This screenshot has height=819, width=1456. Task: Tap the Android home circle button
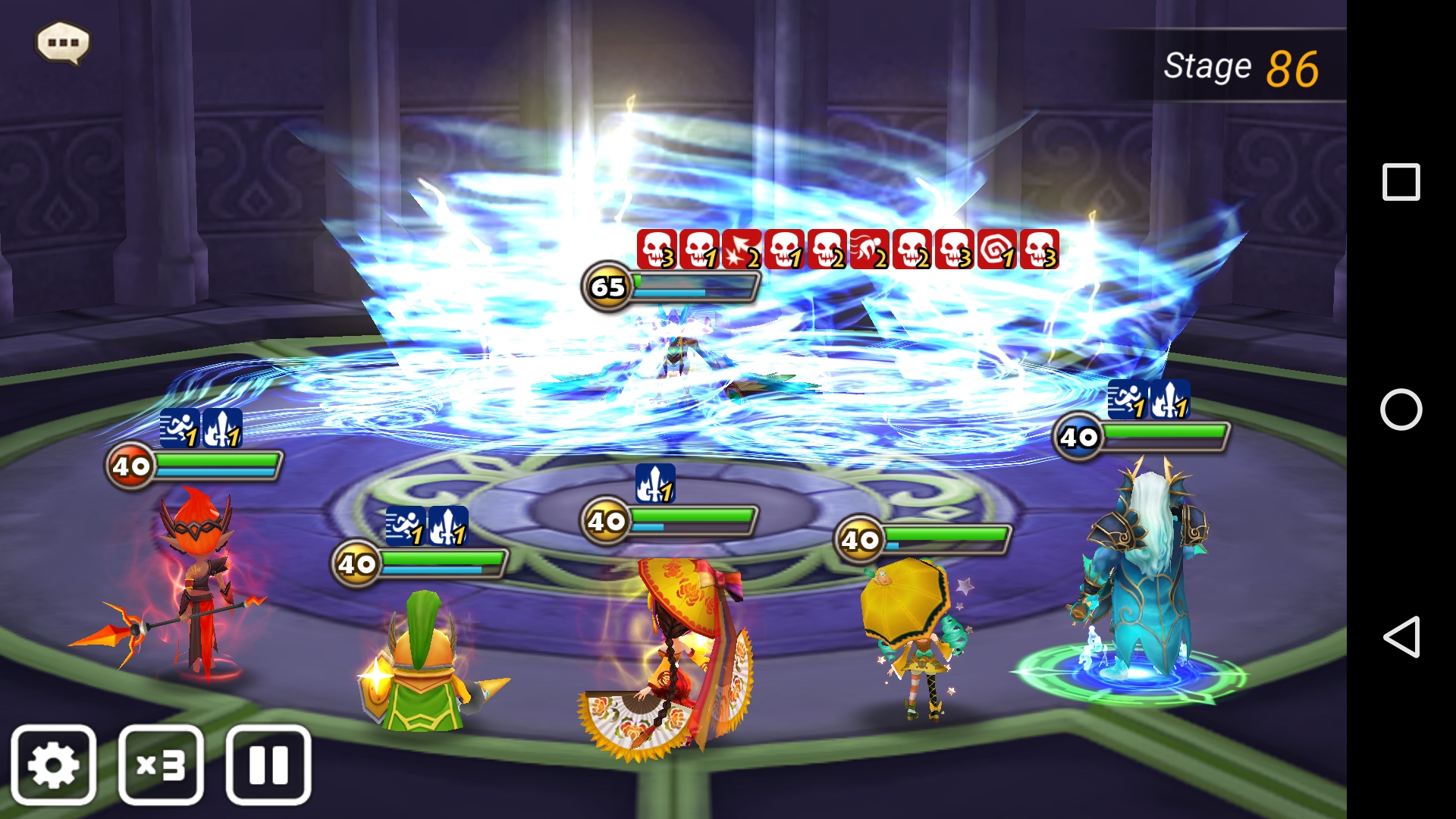tap(1401, 409)
